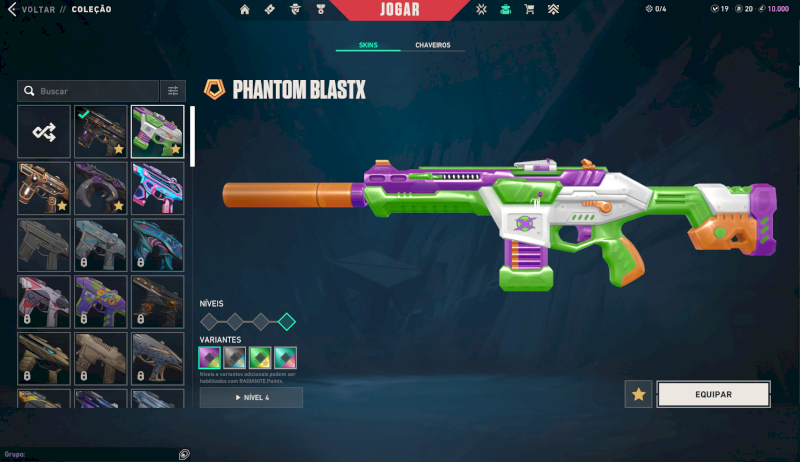Open the home icon in top bar
Screen dimensions: 800x462
244,10
